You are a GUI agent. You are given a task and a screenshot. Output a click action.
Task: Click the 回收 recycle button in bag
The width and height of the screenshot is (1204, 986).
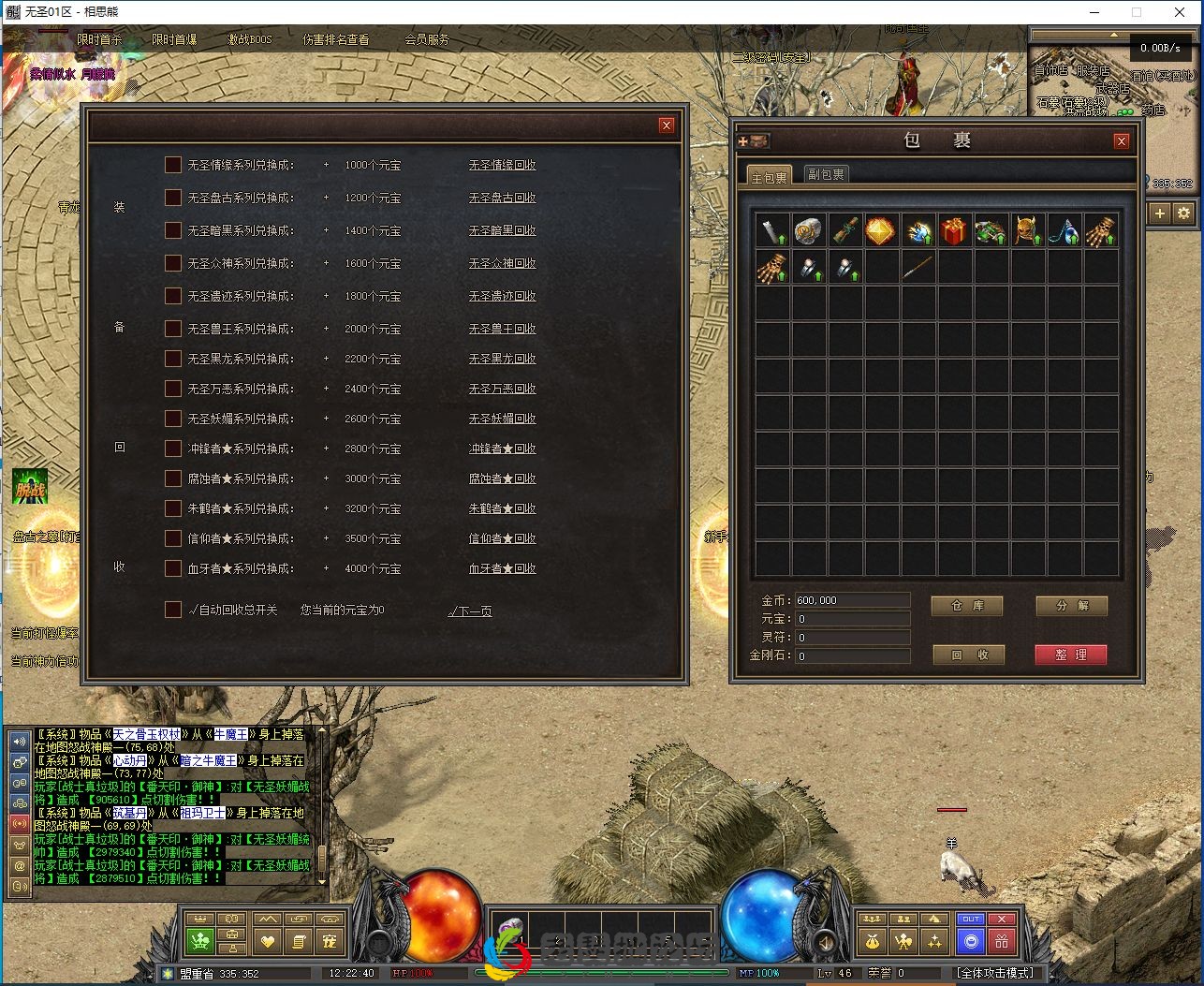(x=969, y=655)
